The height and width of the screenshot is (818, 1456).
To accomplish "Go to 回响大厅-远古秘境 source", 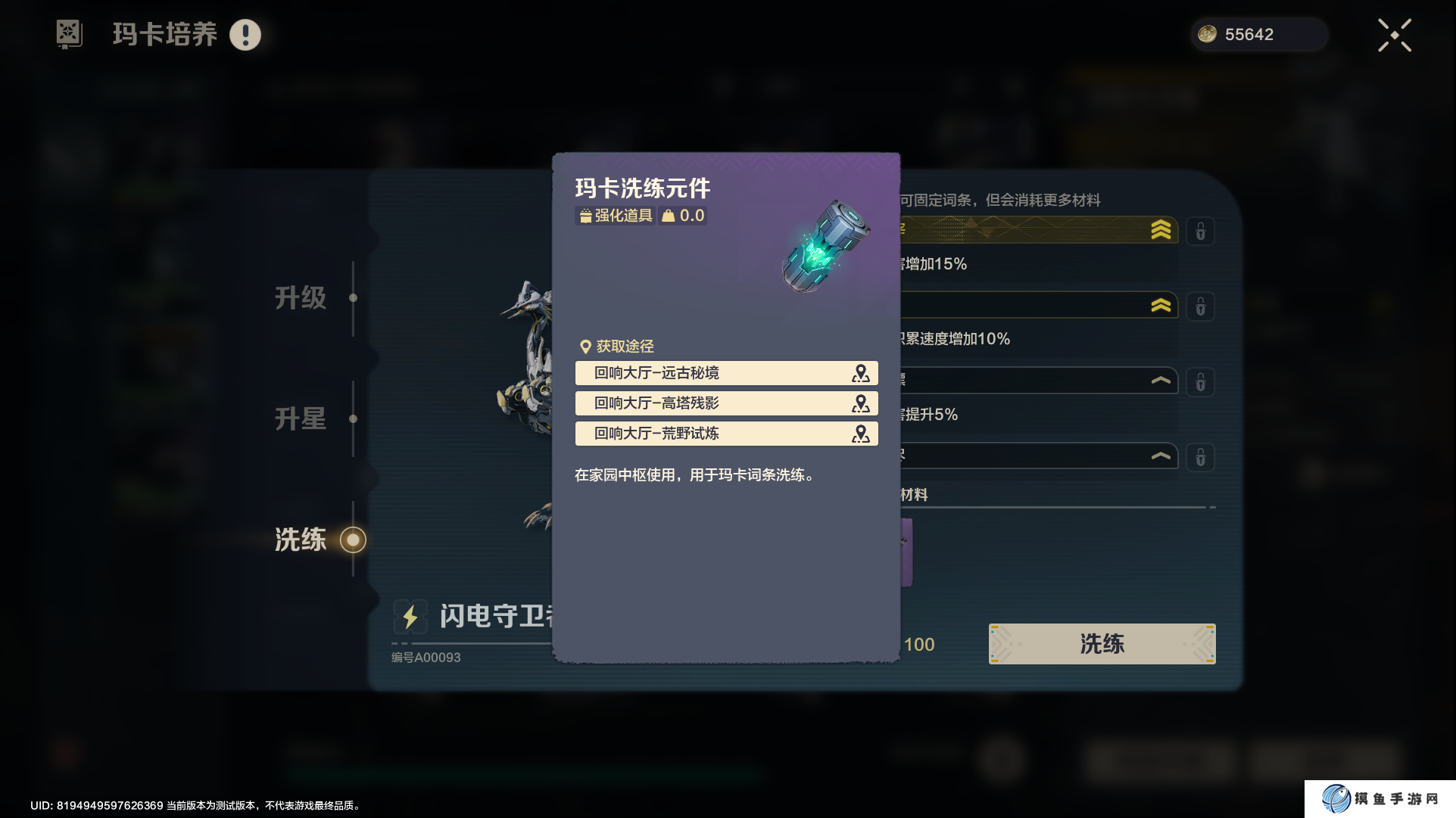I will point(725,373).
